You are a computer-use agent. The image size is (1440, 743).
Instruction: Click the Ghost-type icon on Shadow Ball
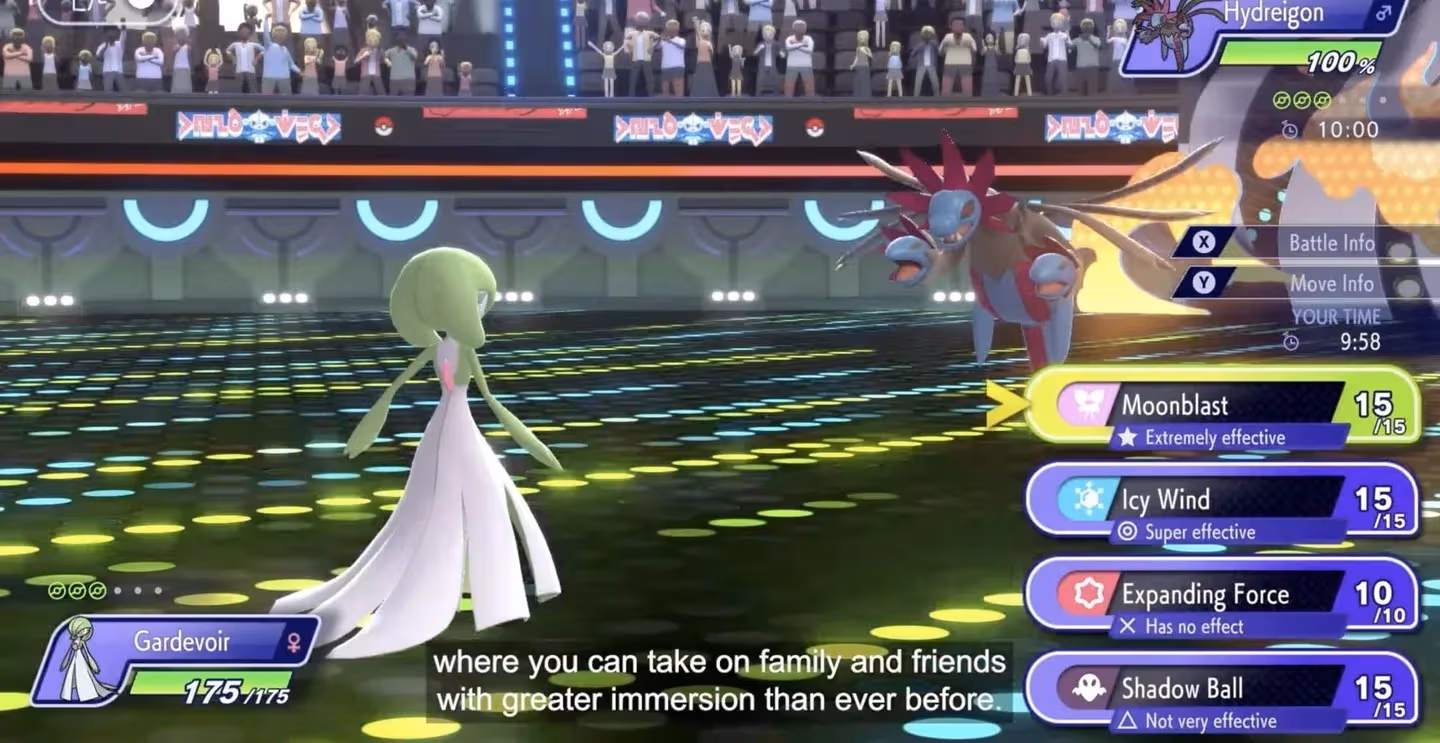(x=1087, y=687)
